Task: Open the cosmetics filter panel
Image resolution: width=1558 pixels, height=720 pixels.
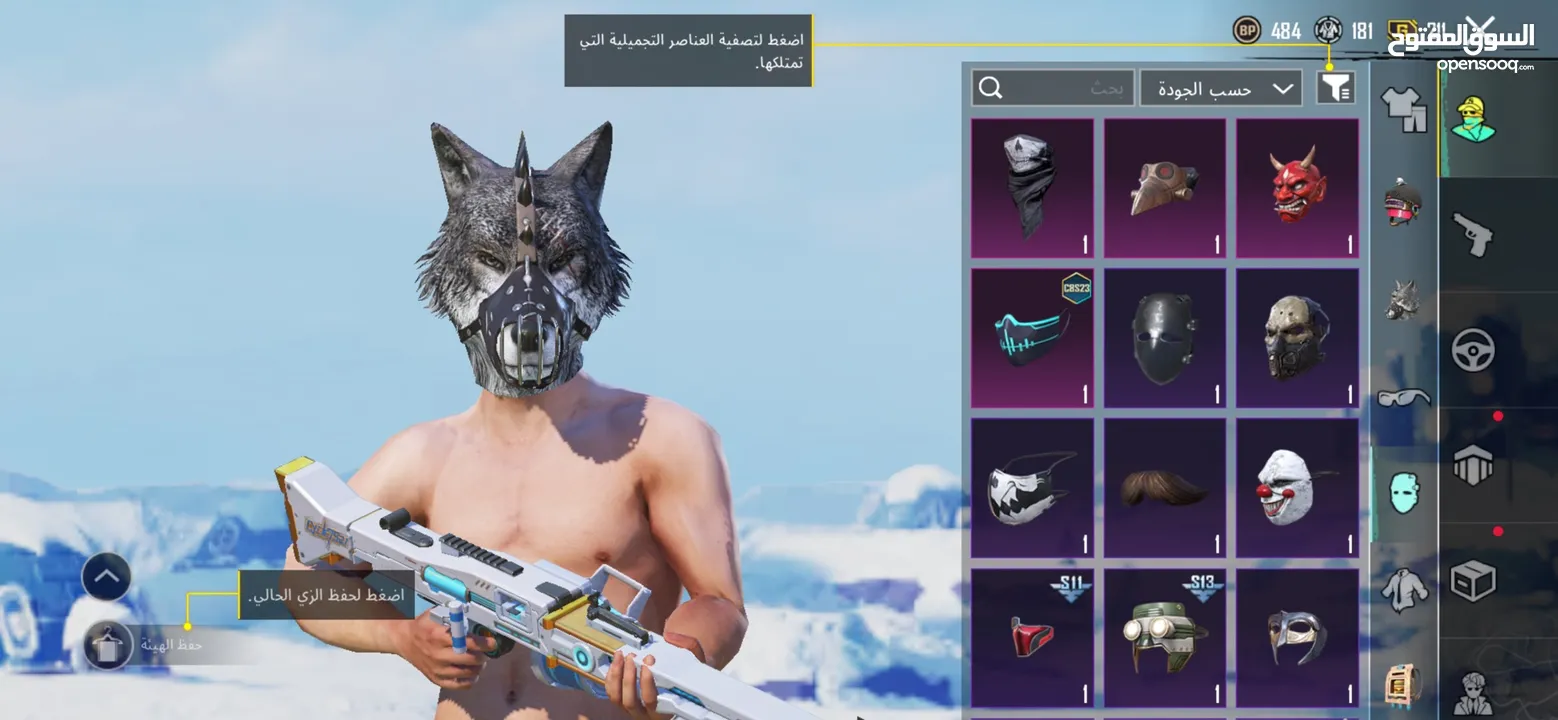Action: (x=1336, y=87)
